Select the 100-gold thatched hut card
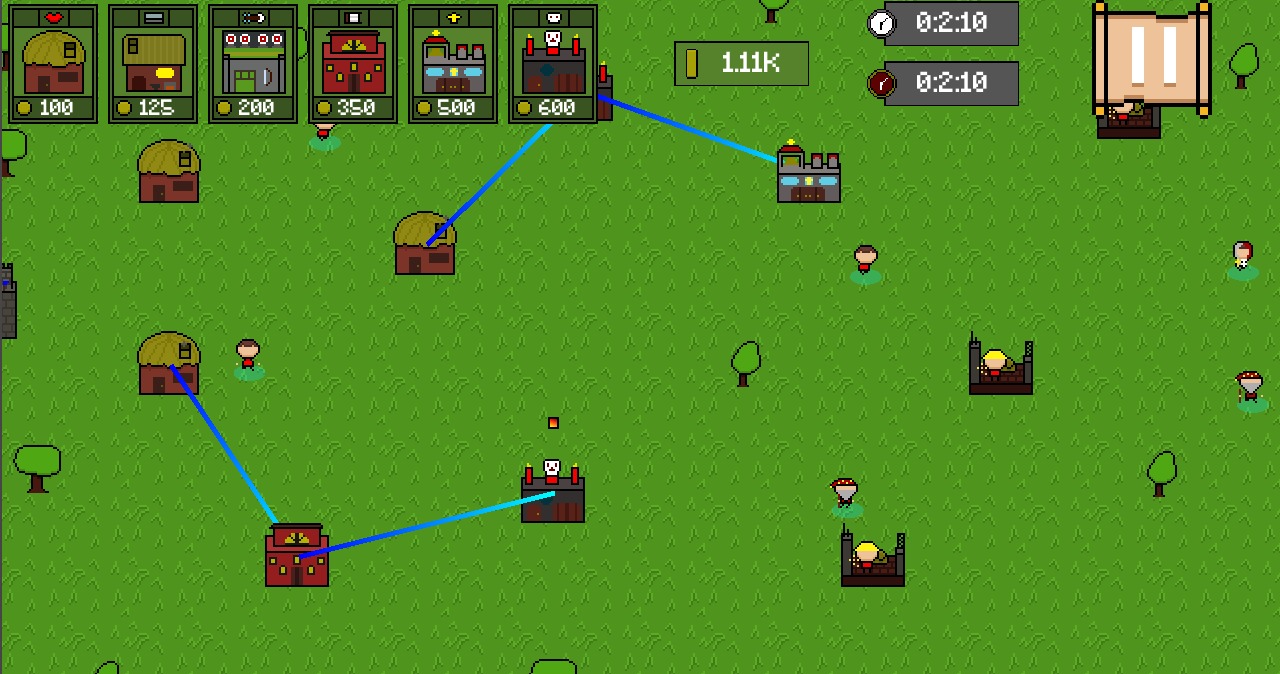Image resolution: width=1280 pixels, height=674 pixels. pos(53,64)
